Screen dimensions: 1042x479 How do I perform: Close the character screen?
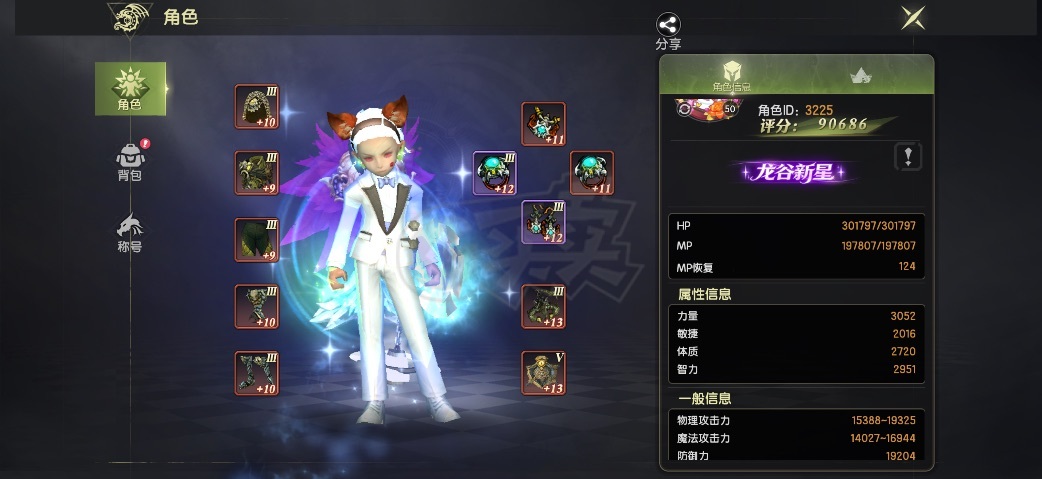911,17
